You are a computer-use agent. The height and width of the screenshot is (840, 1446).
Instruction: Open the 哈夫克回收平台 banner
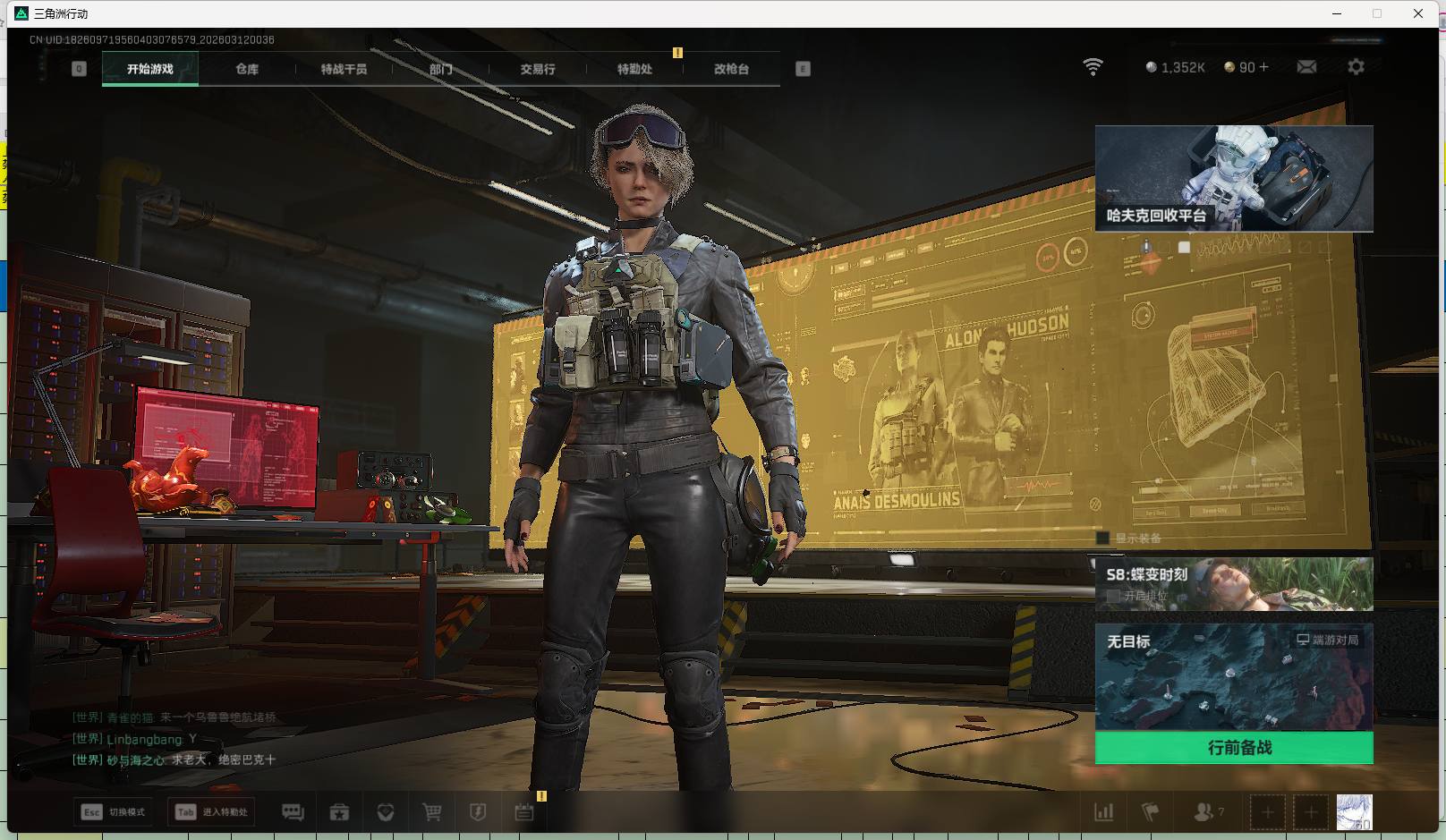pyautogui.click(x=1234, y=178)
